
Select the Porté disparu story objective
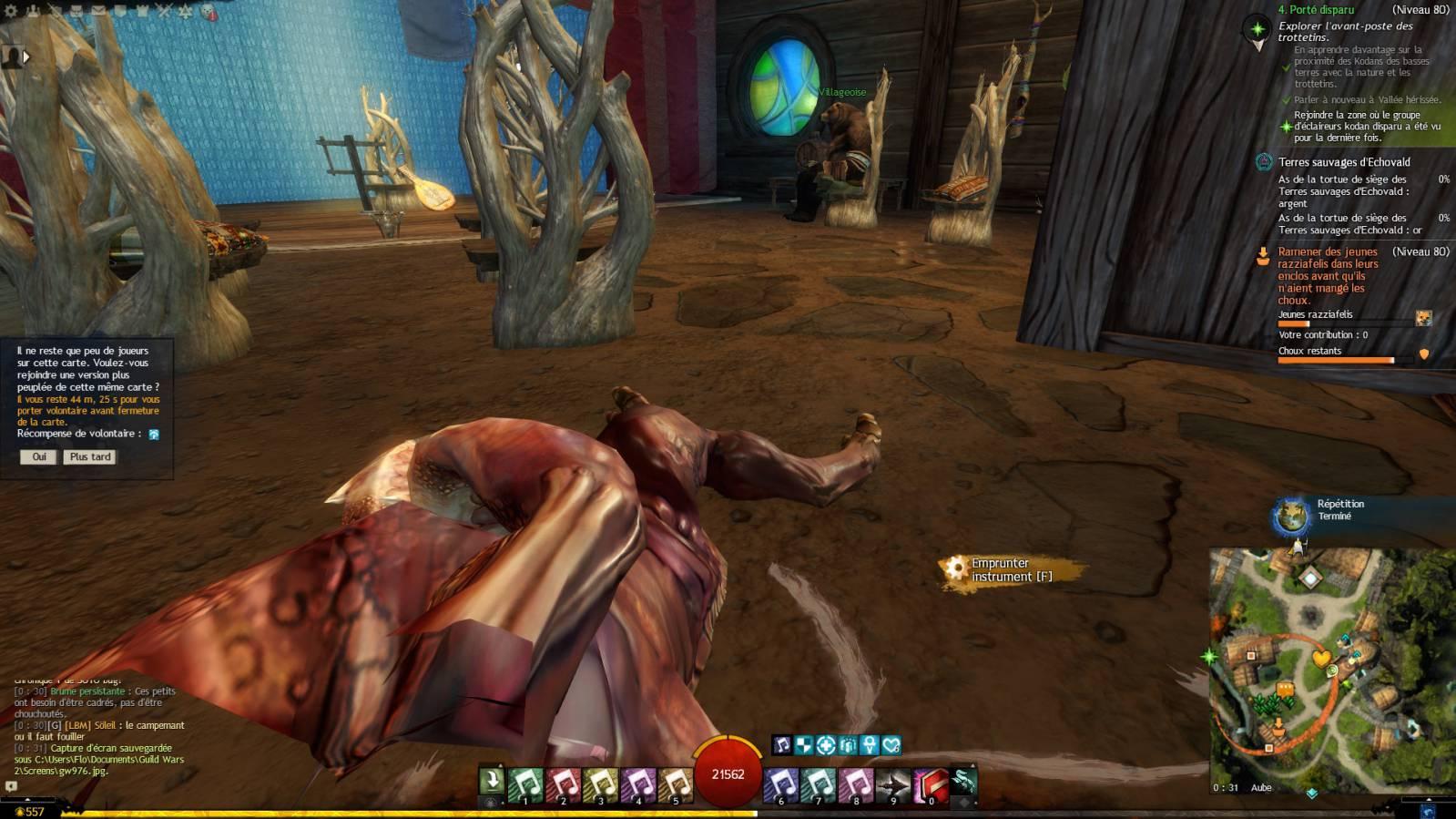tap(1316, 10)
